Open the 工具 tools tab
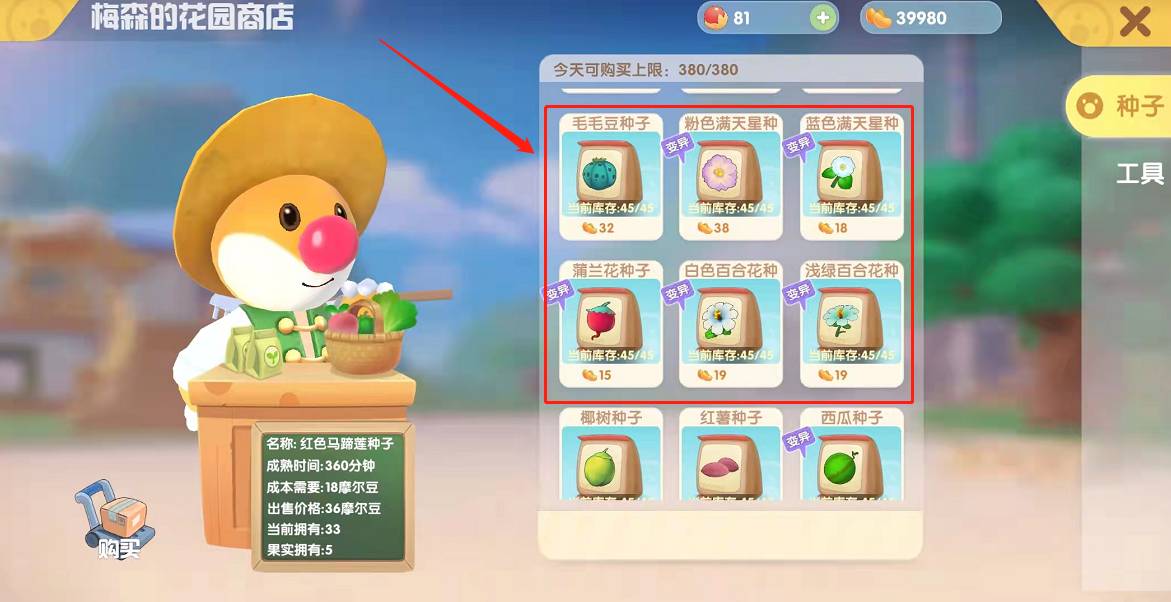This screenshot has width=1171, height=602. tap(1139, 175)
